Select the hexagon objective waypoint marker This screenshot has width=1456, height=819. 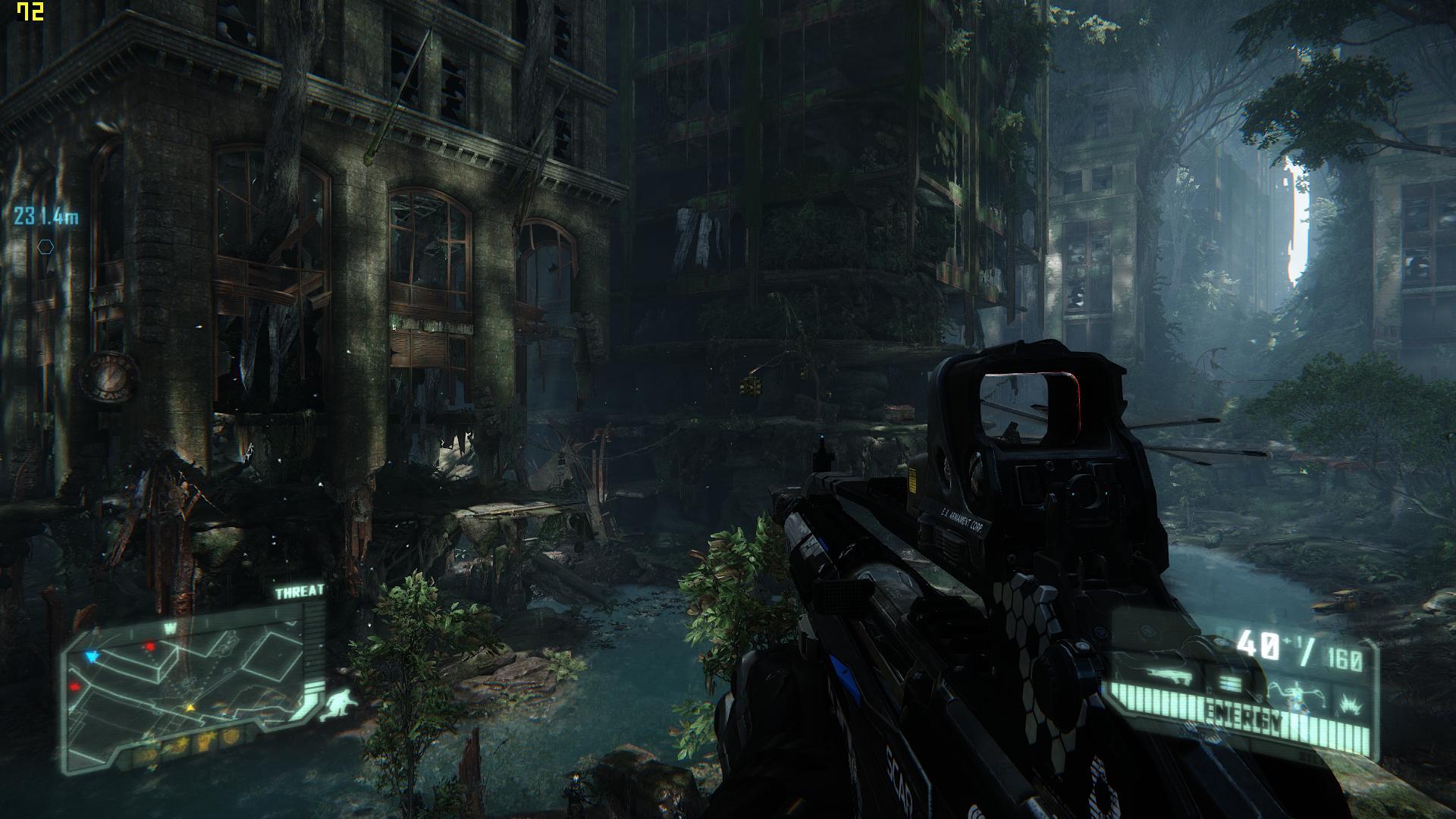tap(46, 246)
